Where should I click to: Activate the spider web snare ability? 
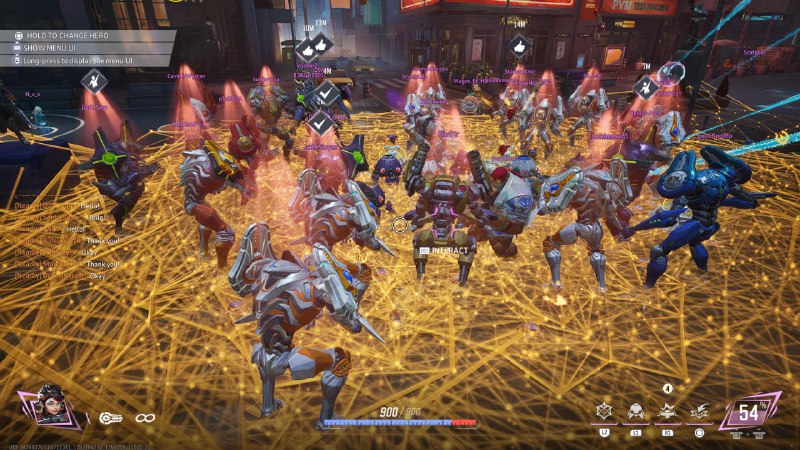[x=604, y=411]
